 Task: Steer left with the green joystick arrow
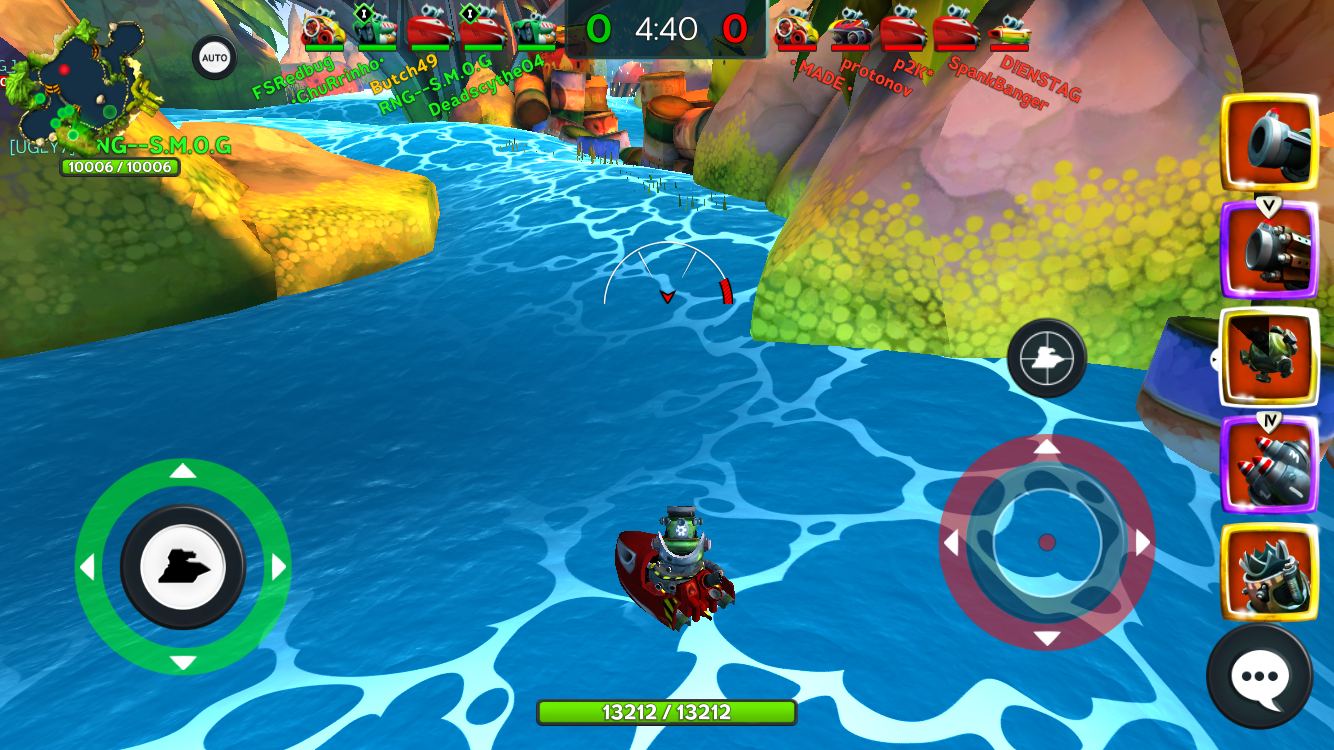(x=87, y=568)
